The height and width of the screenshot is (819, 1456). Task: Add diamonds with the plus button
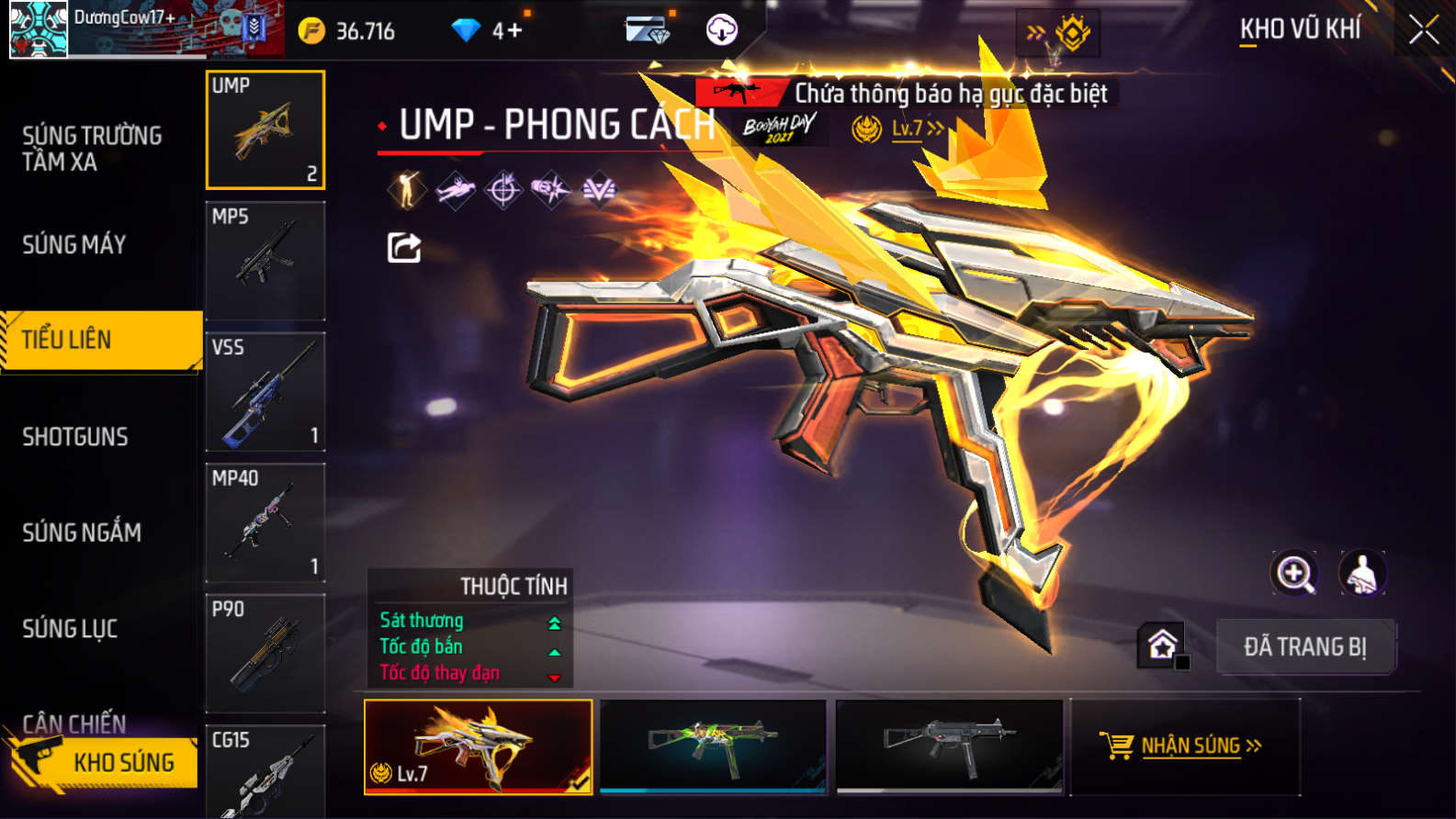click(x=514, y=30)
